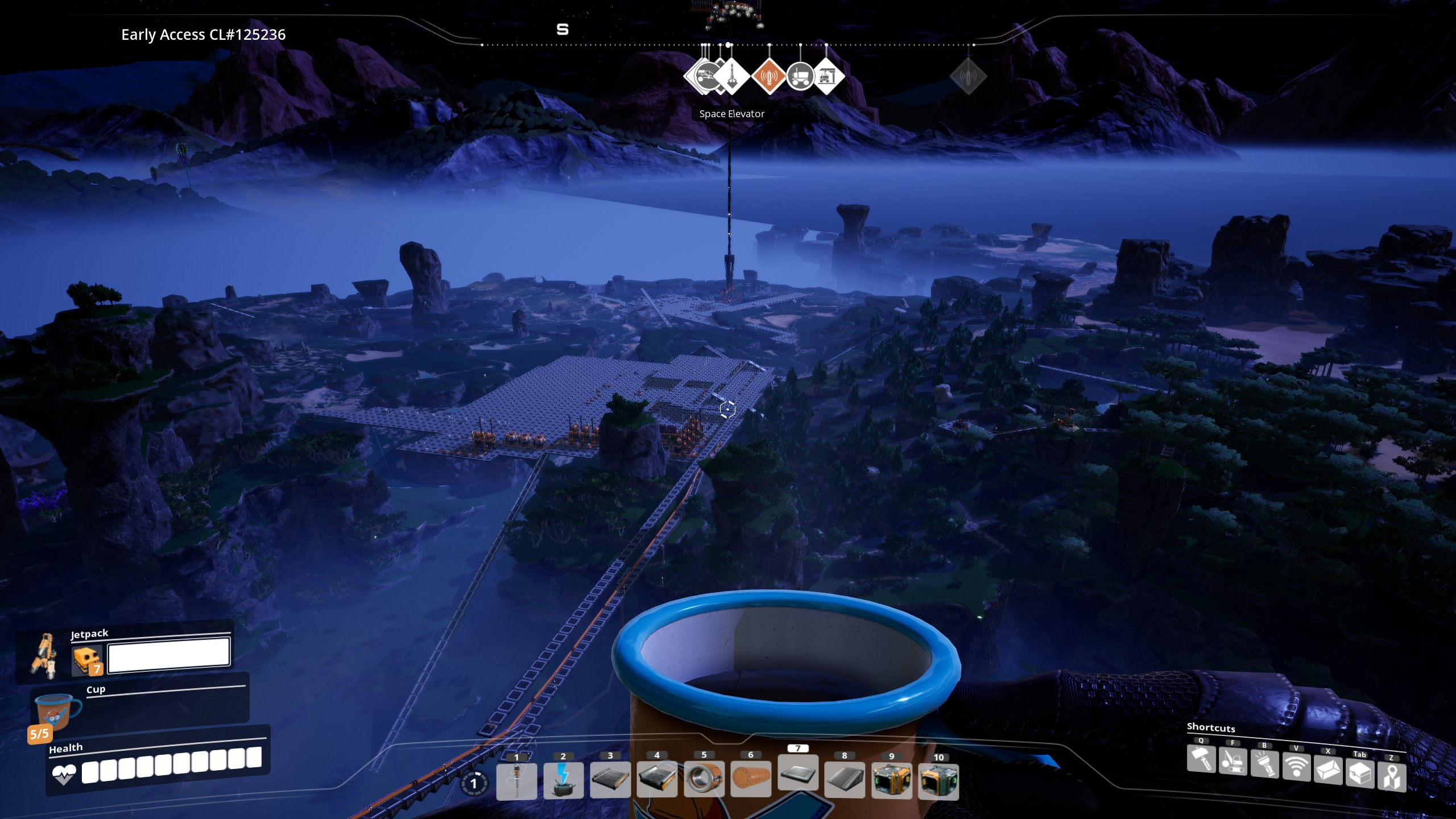The height and width of the screenshot is (819, 1456).
Task: Select the Jetpack equipment icon
Action: (x=44, y=655)
